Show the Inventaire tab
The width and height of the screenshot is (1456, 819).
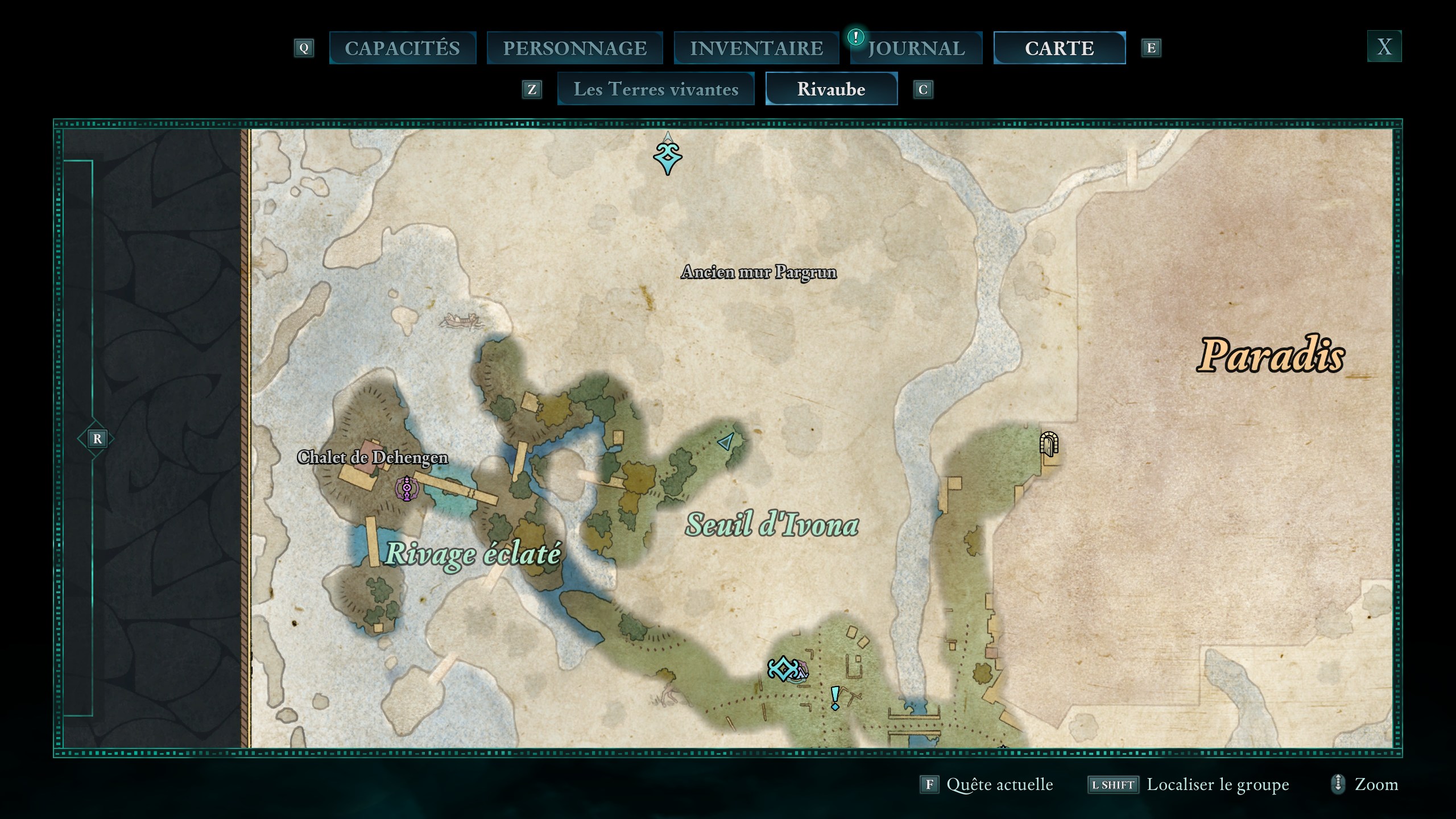tap(756, 48)
